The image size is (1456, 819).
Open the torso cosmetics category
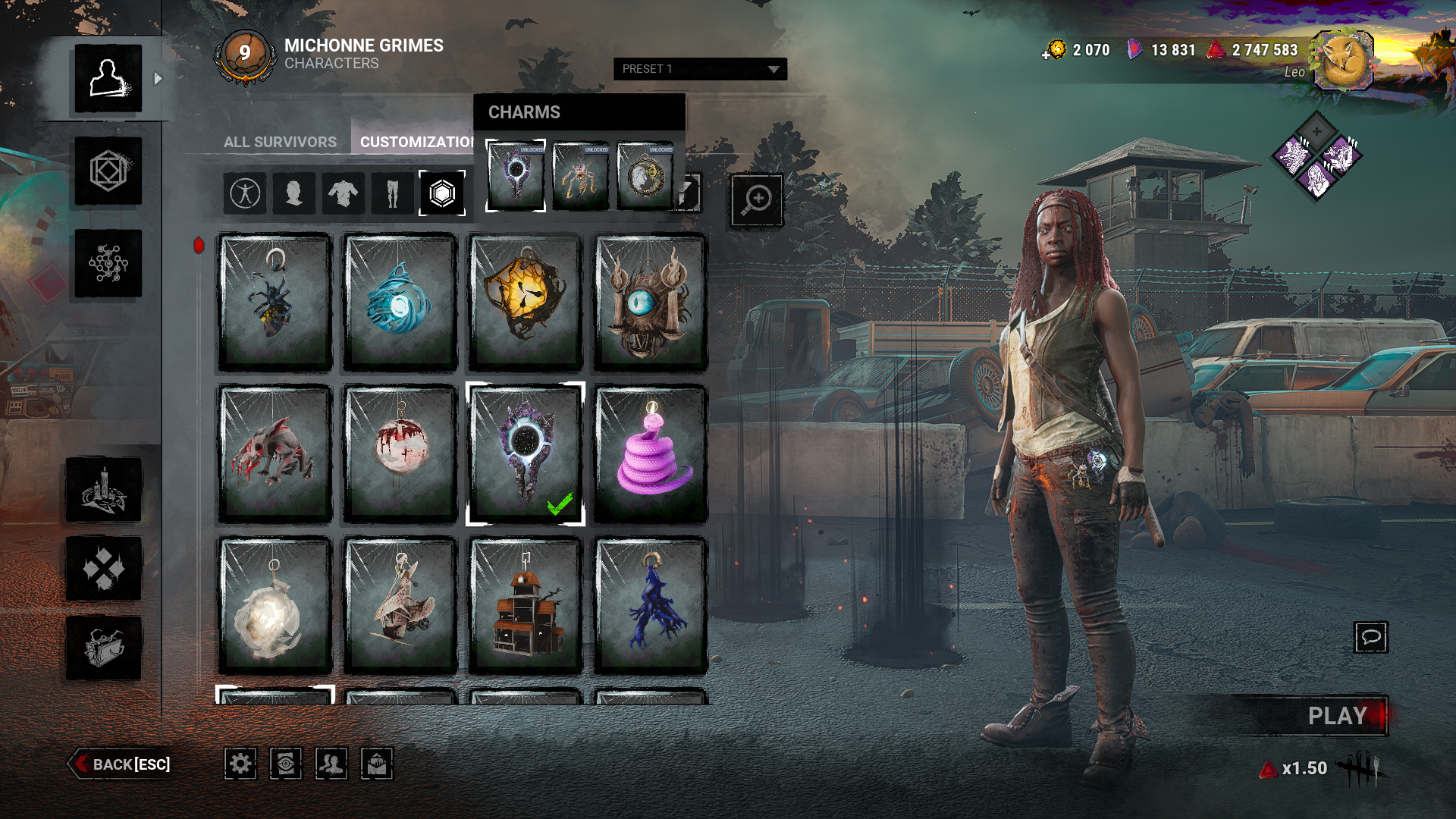coord(343,193)
